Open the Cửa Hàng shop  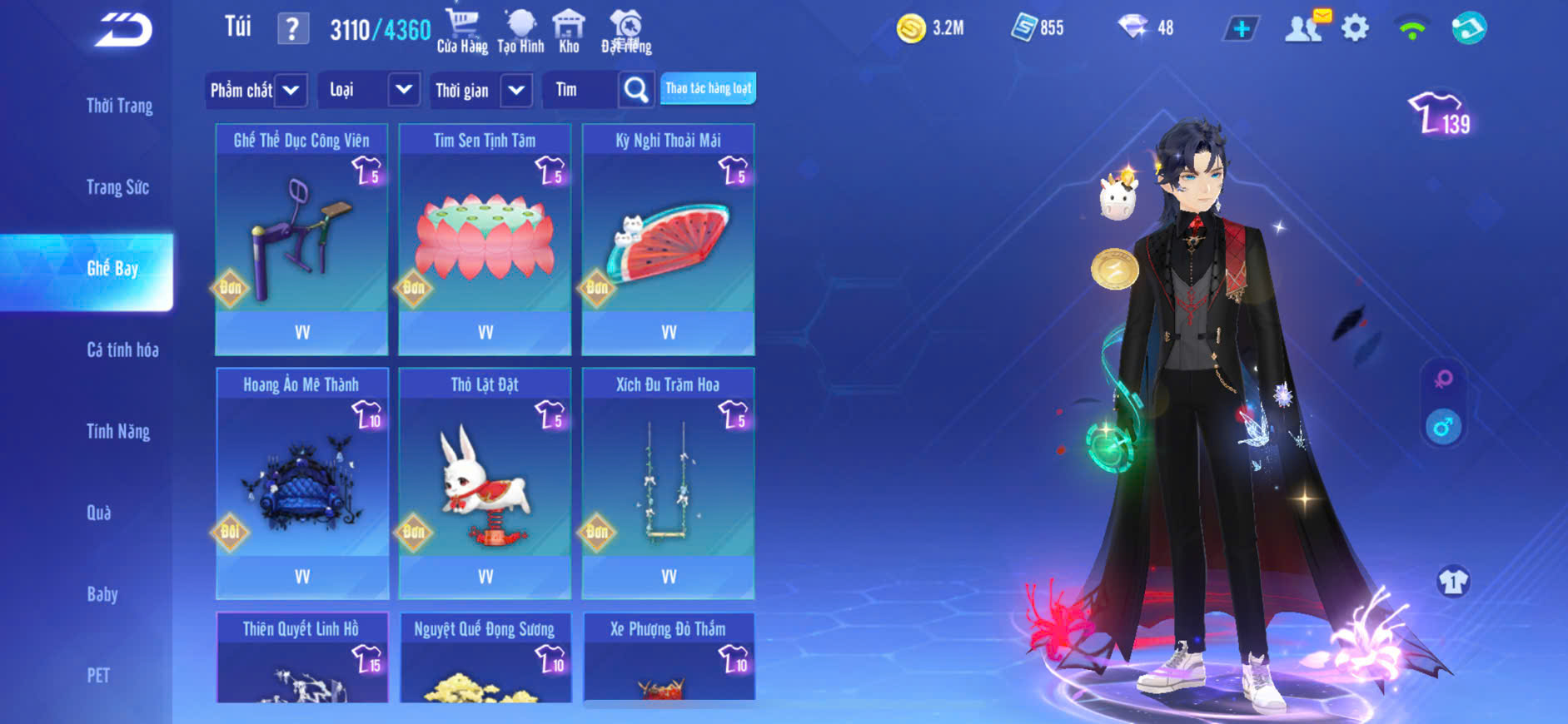[462, 32]
